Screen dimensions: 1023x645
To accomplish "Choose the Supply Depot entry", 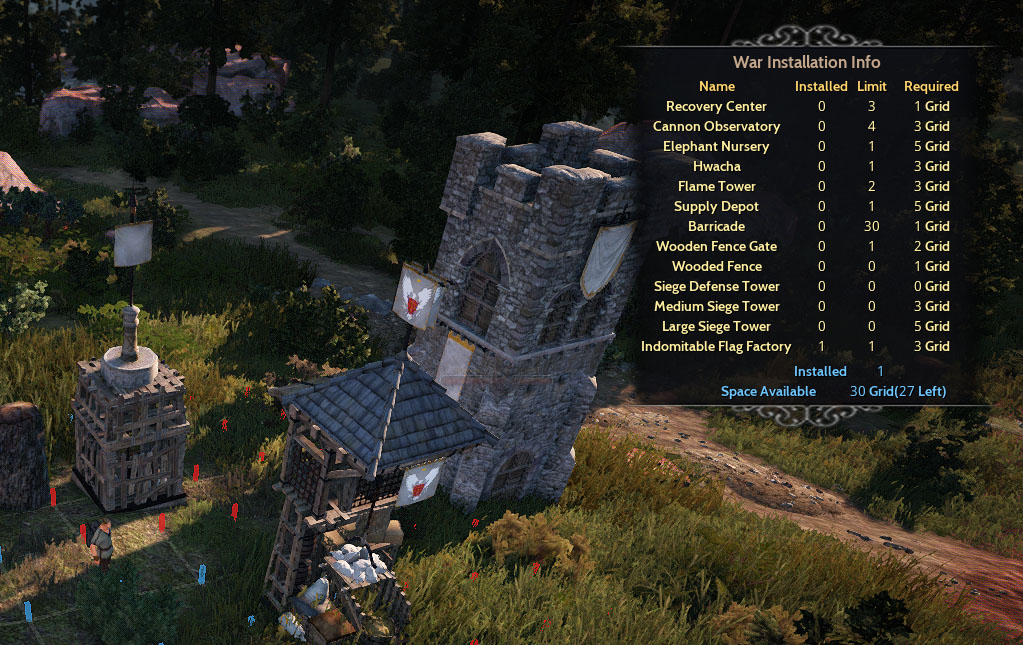I will 716,206.
